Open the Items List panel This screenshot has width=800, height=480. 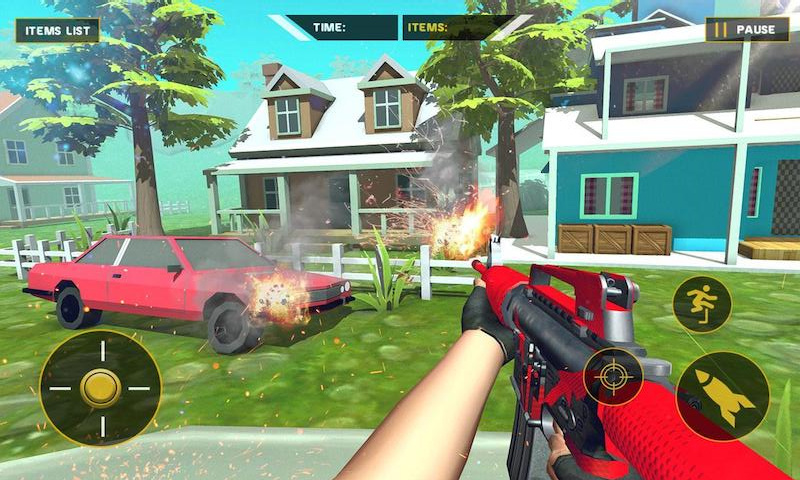click(x=57, y=30)
